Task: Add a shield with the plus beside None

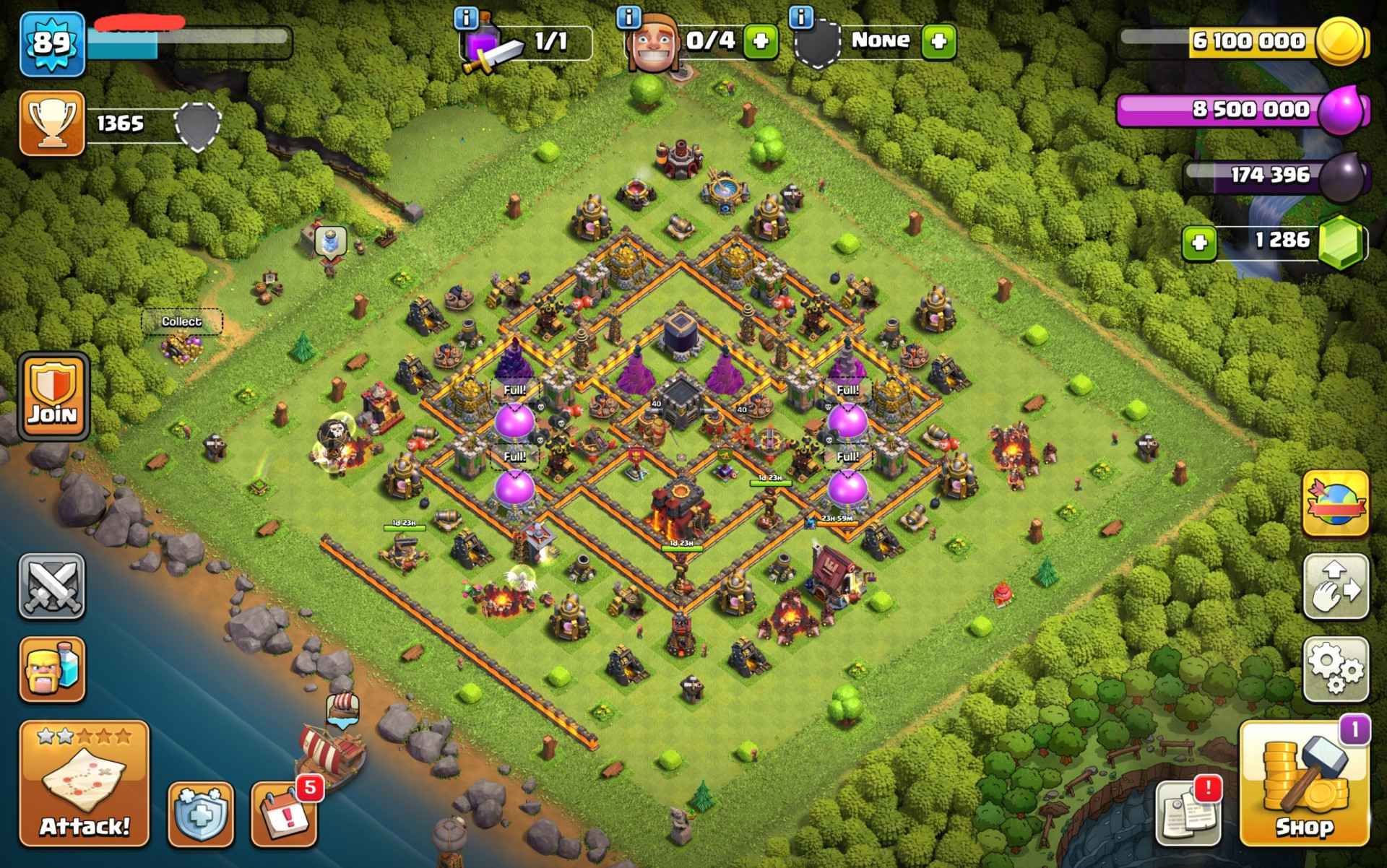Action: pos(938,41)
